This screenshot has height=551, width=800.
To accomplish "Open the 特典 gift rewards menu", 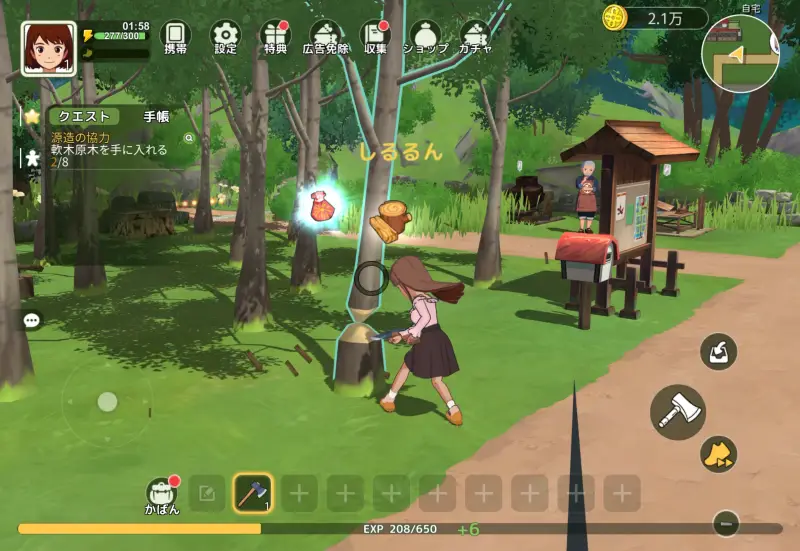I will click(x=275, y=37).
